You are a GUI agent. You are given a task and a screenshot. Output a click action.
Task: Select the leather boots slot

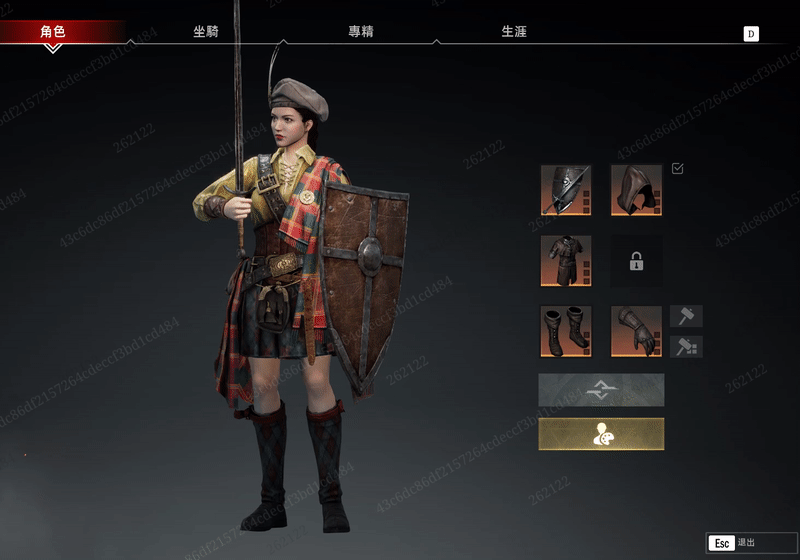[566, 331]
